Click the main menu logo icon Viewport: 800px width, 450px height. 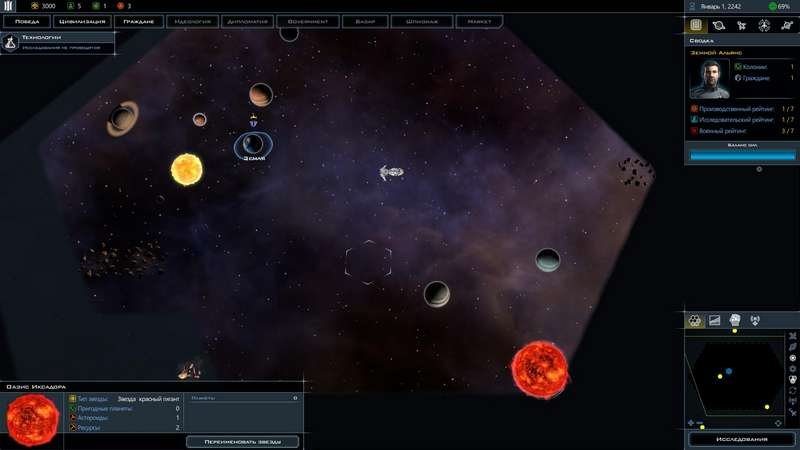click(x=8, y=6)
